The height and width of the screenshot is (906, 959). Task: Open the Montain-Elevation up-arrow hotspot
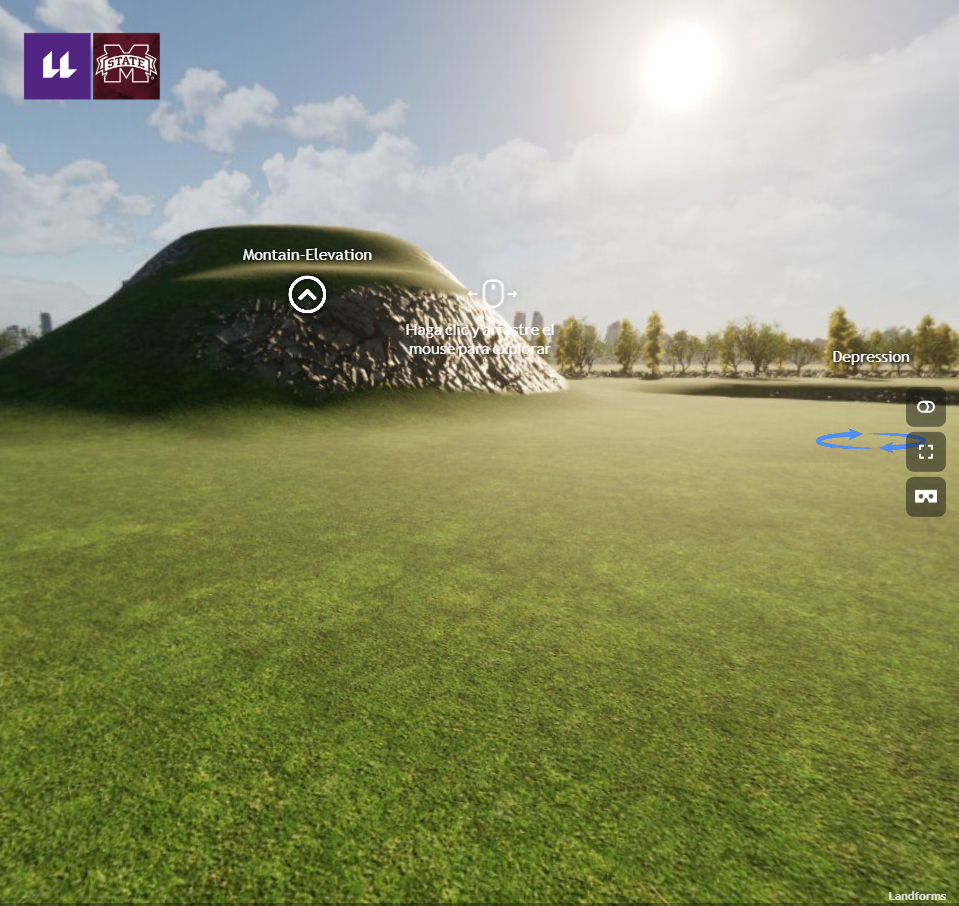pyautogui.click(x=307, y=294)
